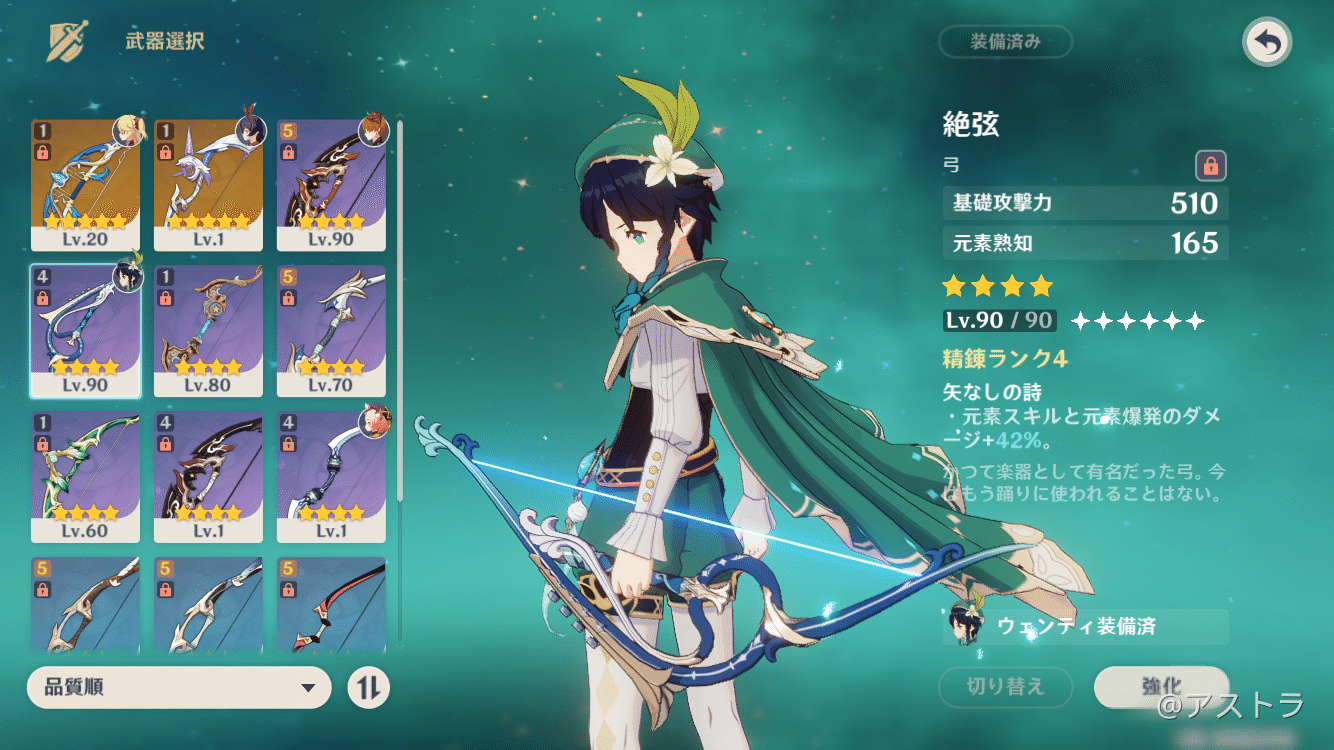Viewport: 1334px width, 750px height.
Task: Select the Lv.70 bow slot
Action: [331, 331]
